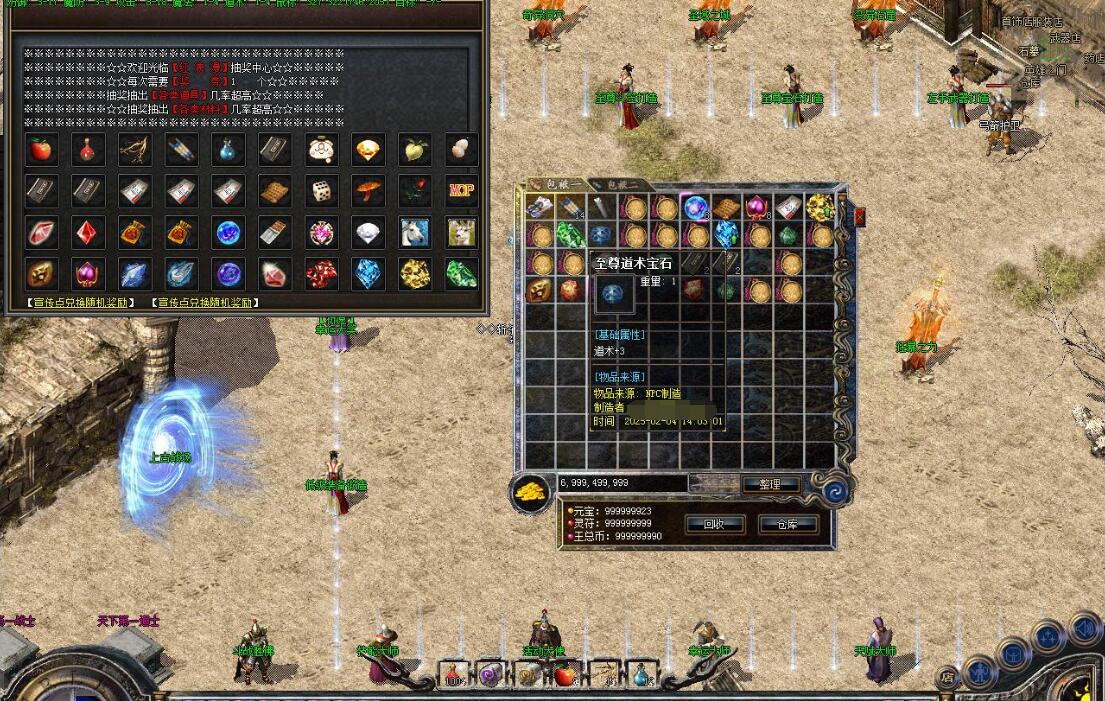1105x701 pixels.
Task: Select the red apple in the prize grid
Action: tap(41, 150)
